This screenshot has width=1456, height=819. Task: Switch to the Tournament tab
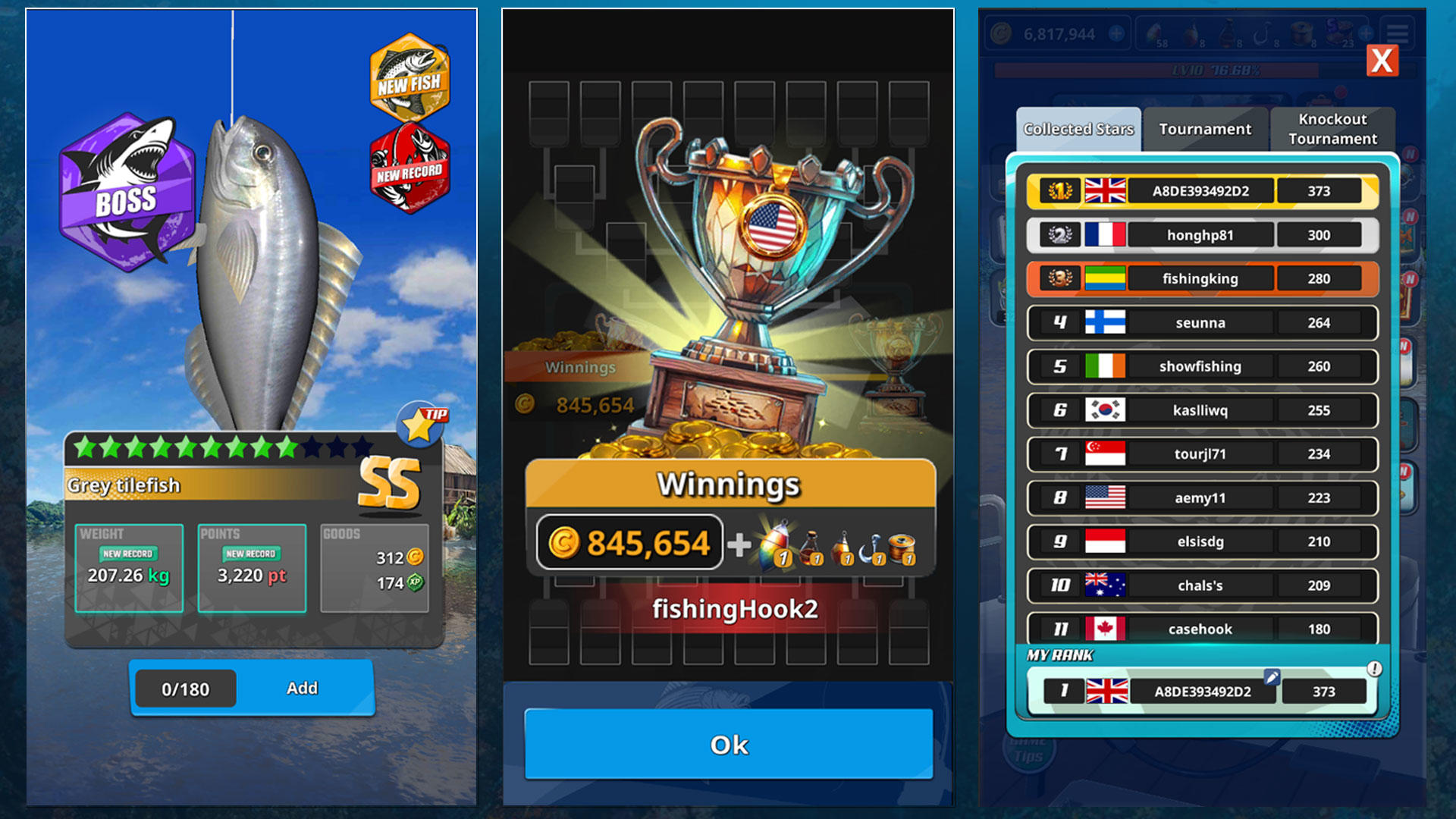point(1204,129)
